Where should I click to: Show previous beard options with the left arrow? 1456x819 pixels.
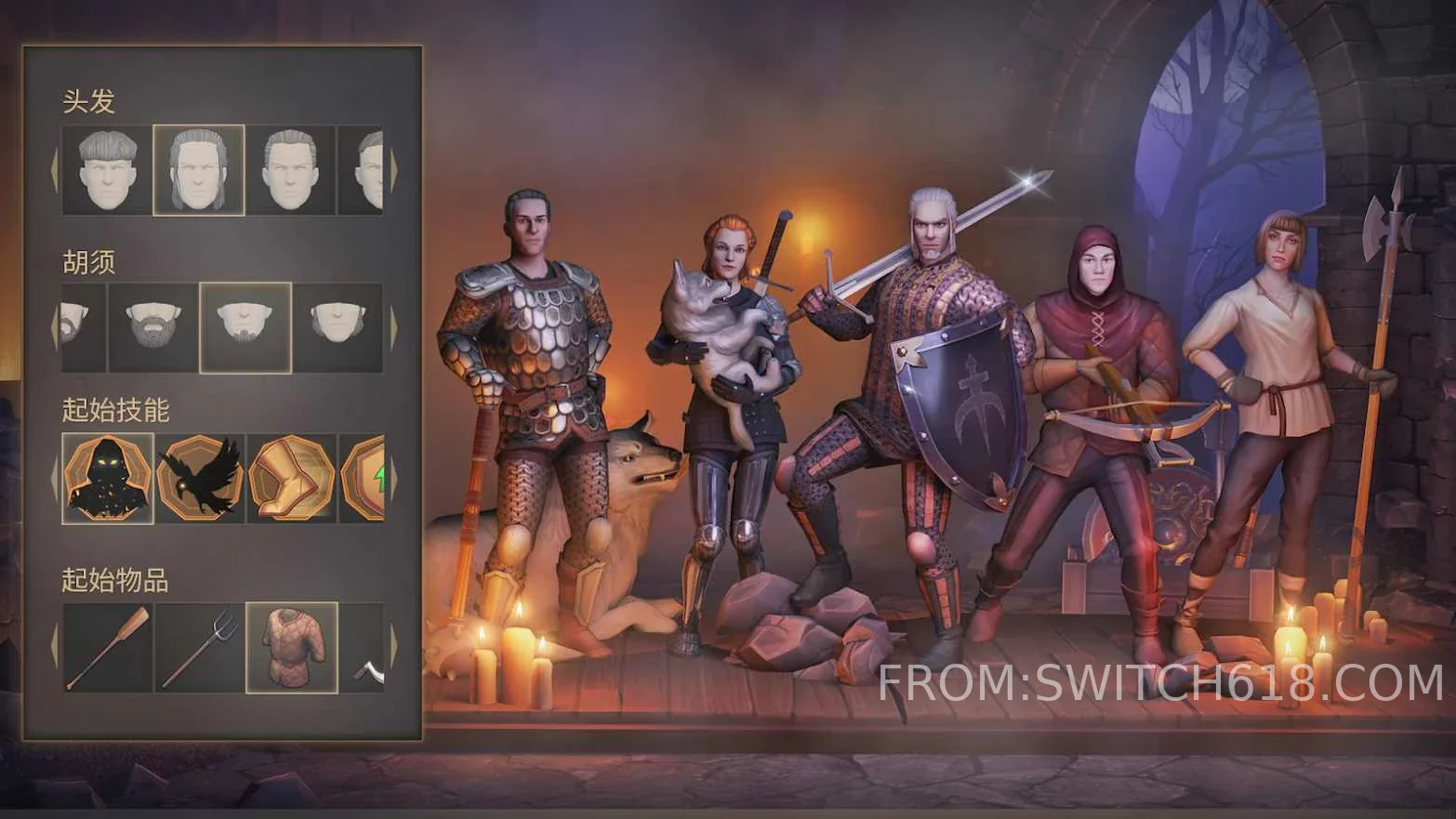(x=54, y=327)
